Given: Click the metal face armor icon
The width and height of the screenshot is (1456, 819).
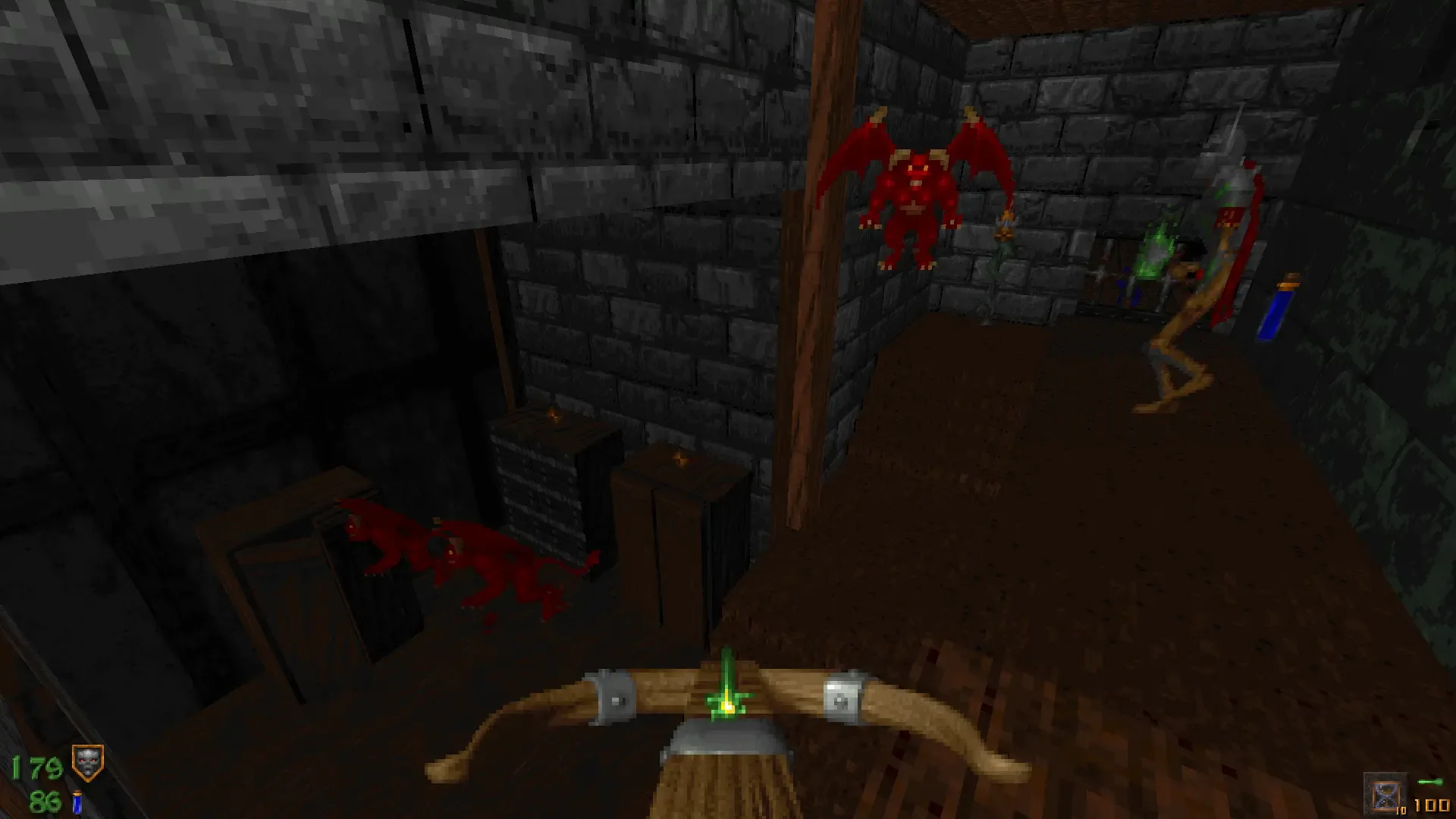Looking at the screenshot, I should click(86, 762).
